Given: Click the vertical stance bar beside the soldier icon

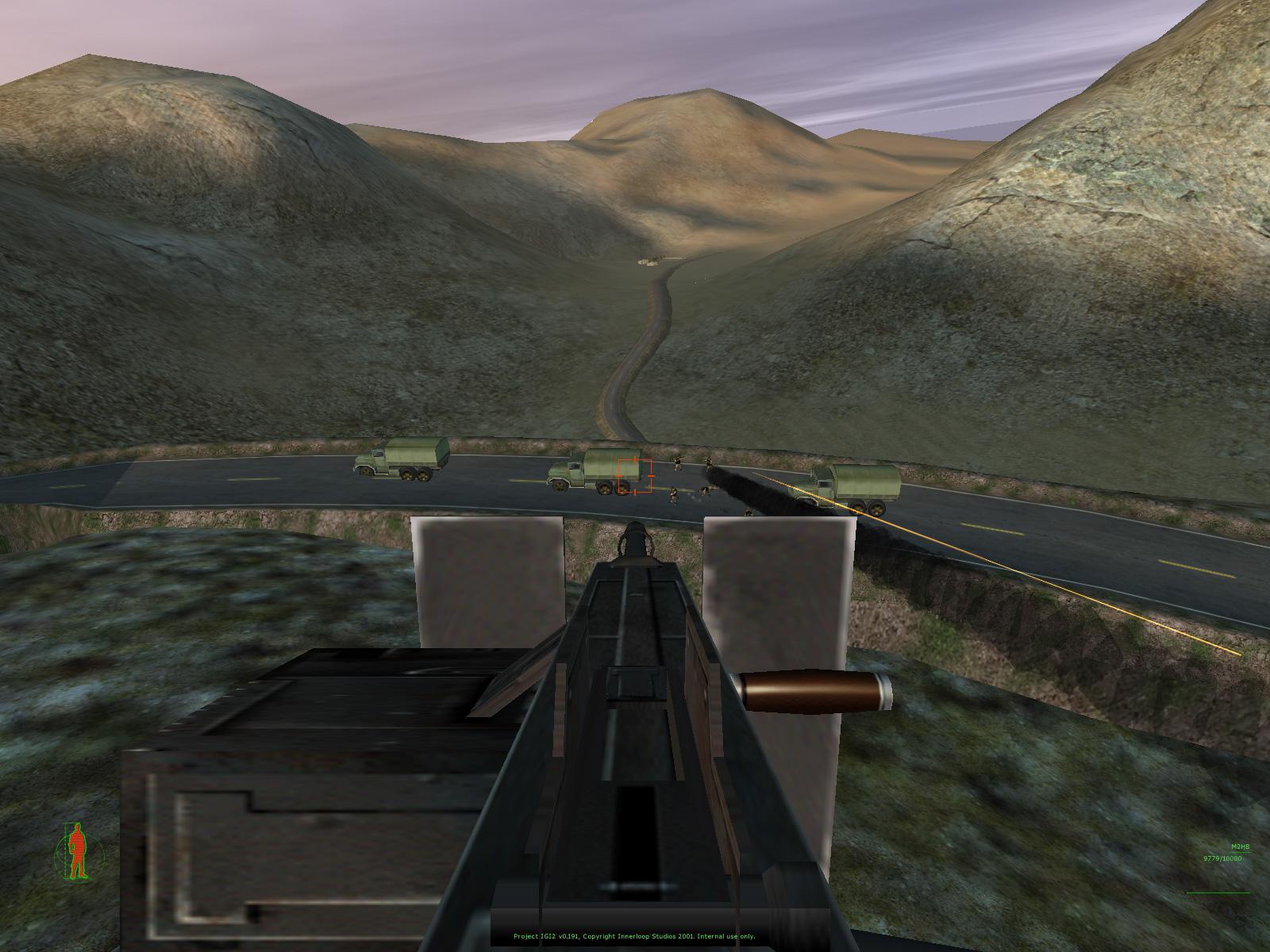Looking at the screenshot, I should 67,847.
